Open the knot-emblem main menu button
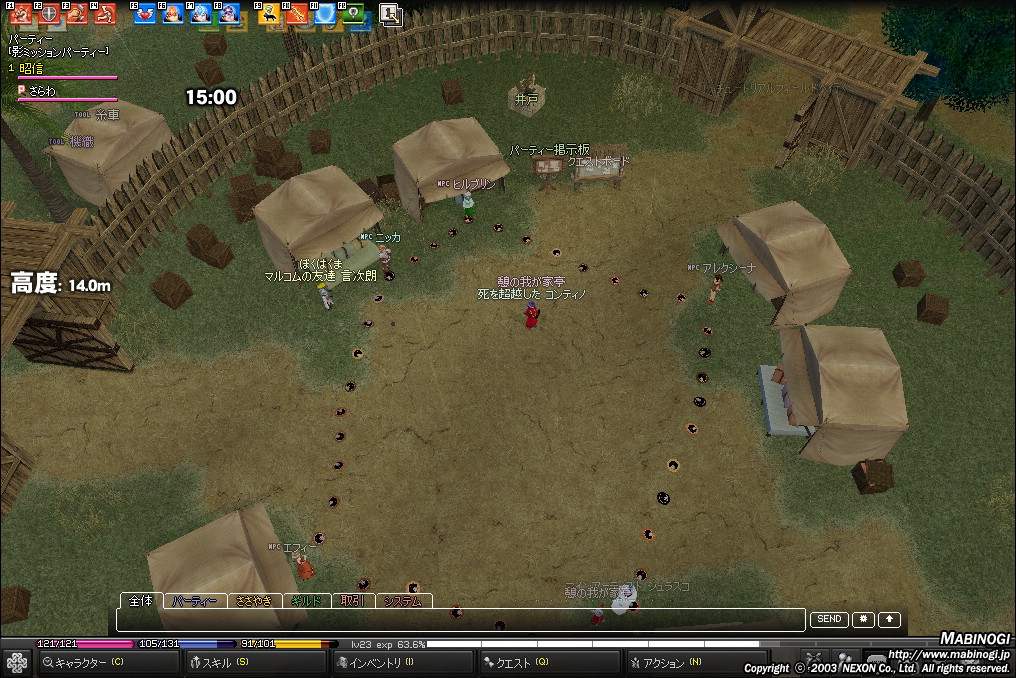The image size is (1016, 678). pyautogui.click(x=16, y=662)
